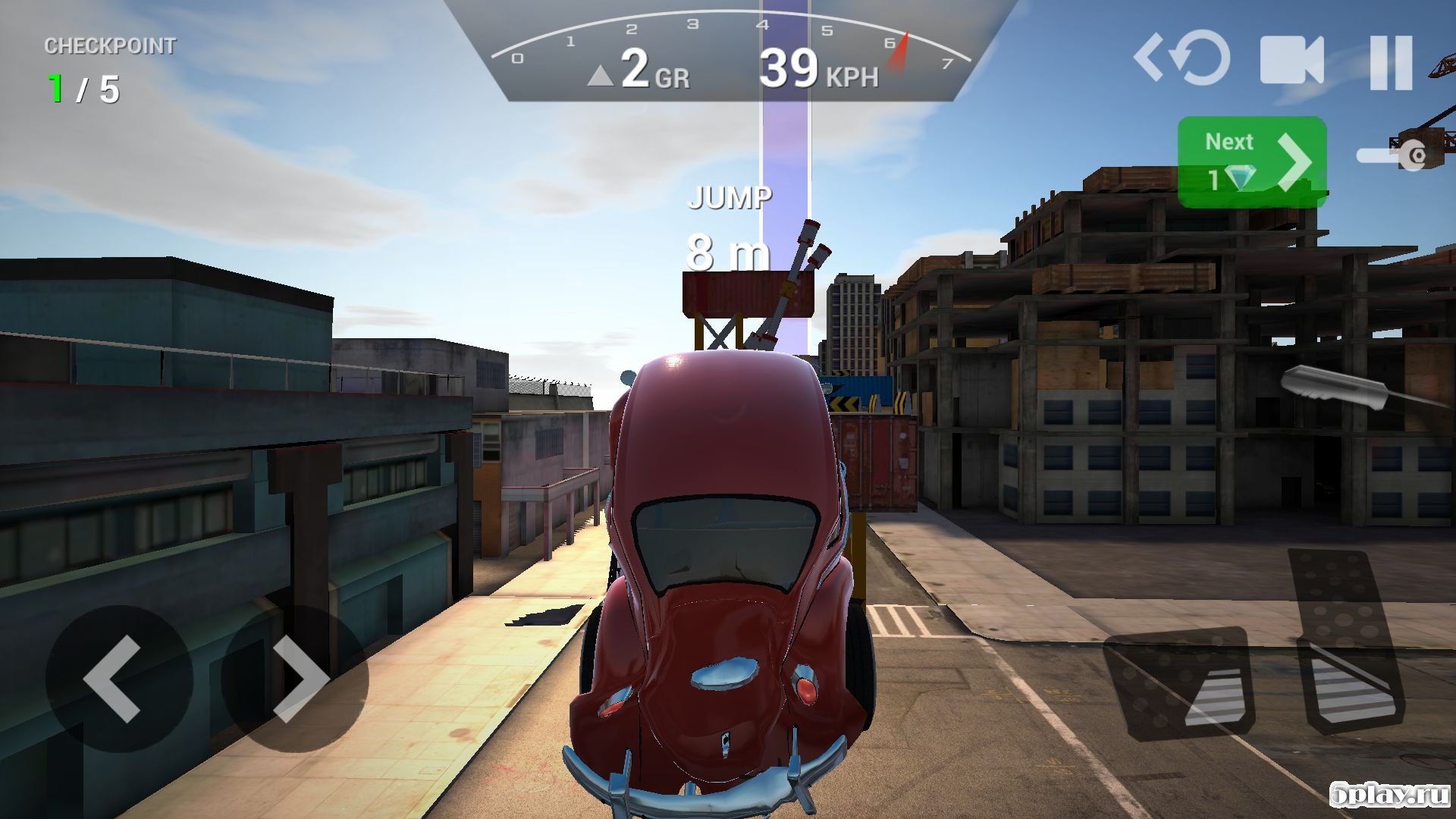Hit the gas accelerator pedal
The height and width of the screenshot is (819, 1456).
[x=1346, y=645]
